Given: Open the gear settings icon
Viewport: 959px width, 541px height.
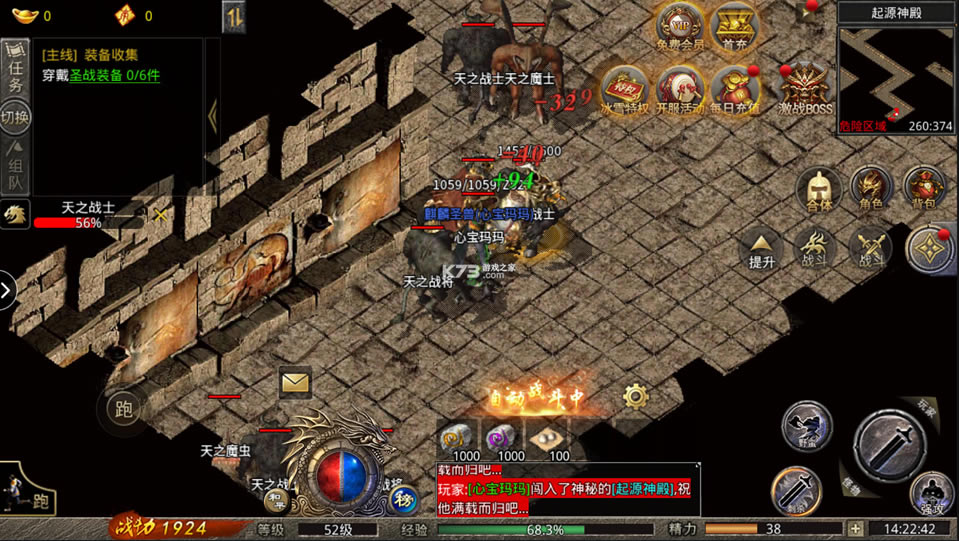Looking at the screenshot, I should [635, 397].
